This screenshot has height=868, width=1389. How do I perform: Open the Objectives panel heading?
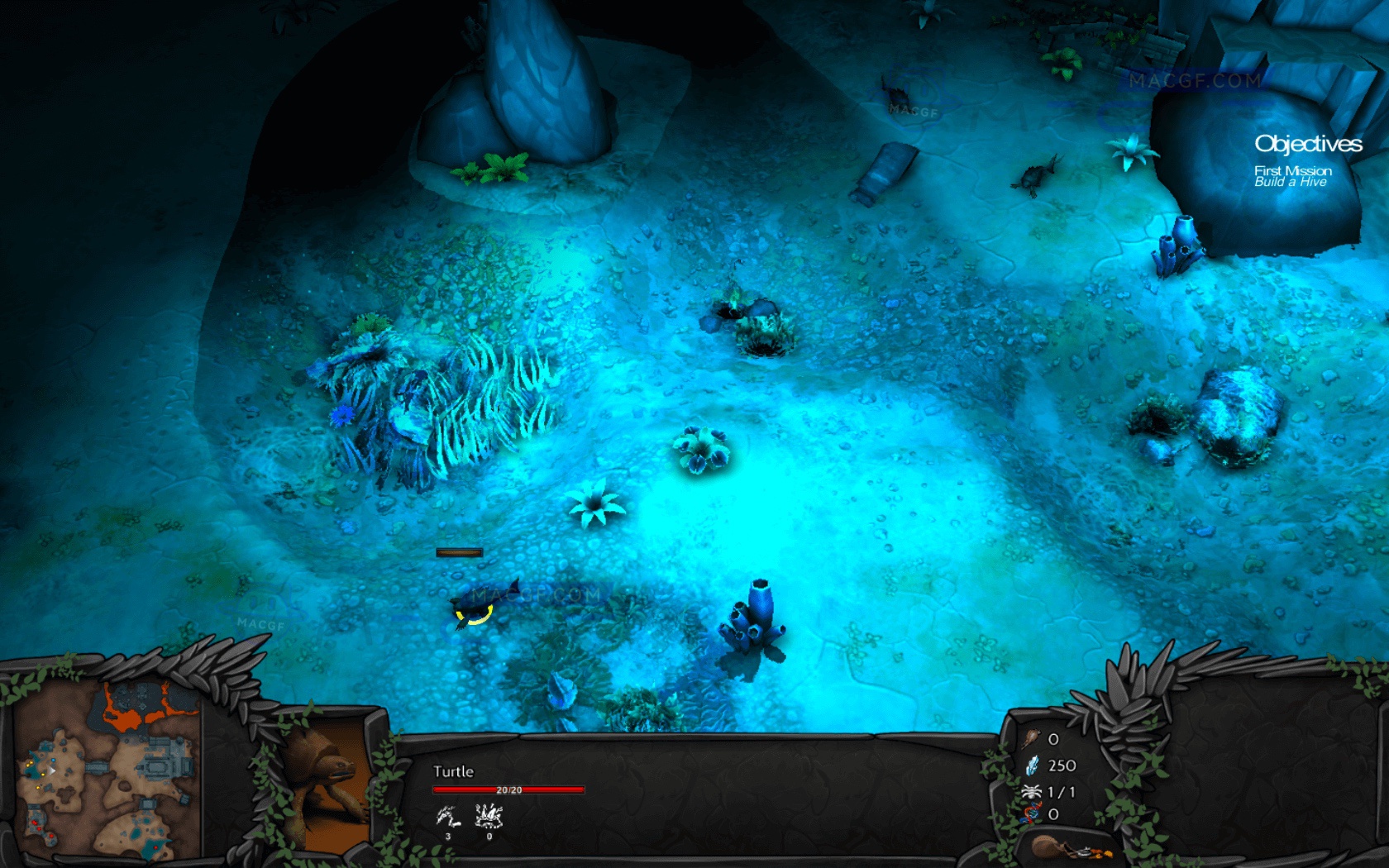pyautogui.click(x=1308, y=144)
